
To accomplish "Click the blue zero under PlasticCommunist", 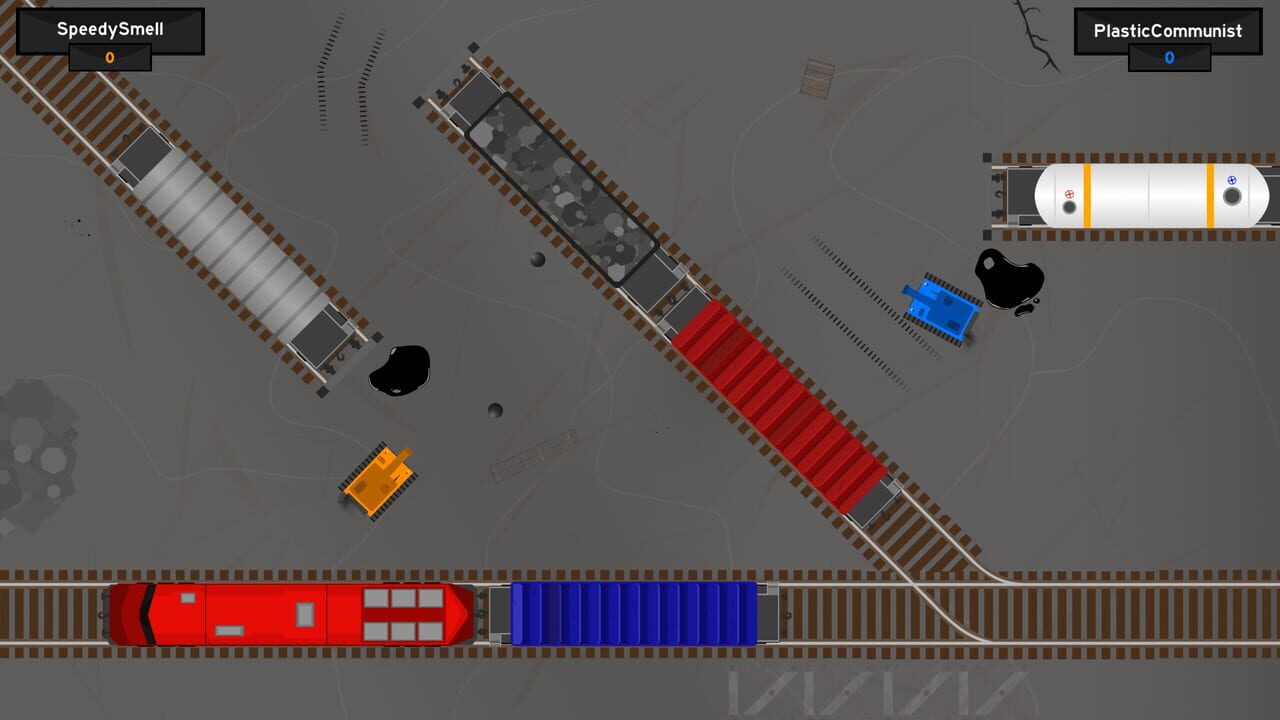I will pos(1168,58).
